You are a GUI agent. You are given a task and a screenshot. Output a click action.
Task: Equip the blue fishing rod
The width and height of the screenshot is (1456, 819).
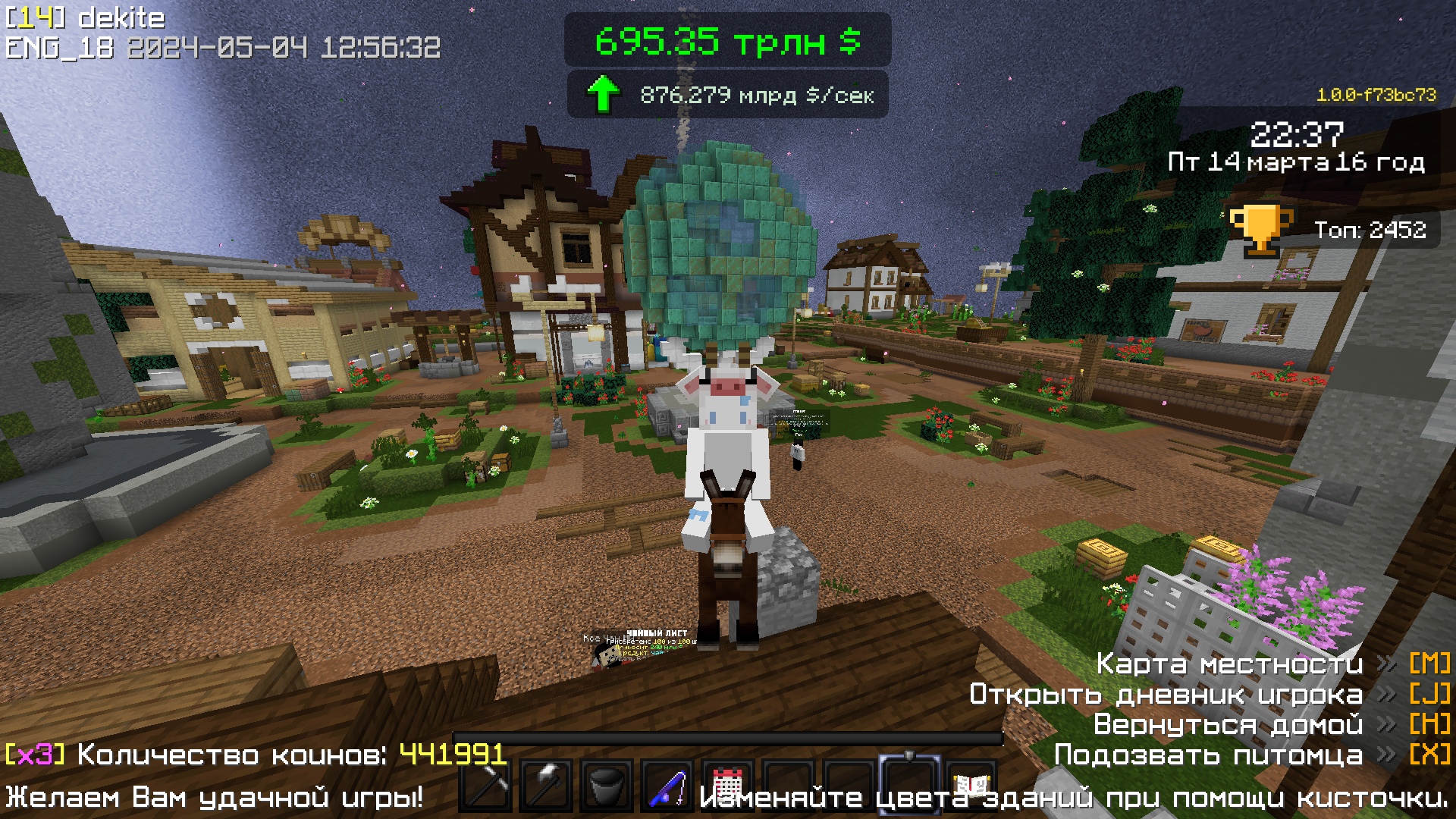click(x=667, y=786)
